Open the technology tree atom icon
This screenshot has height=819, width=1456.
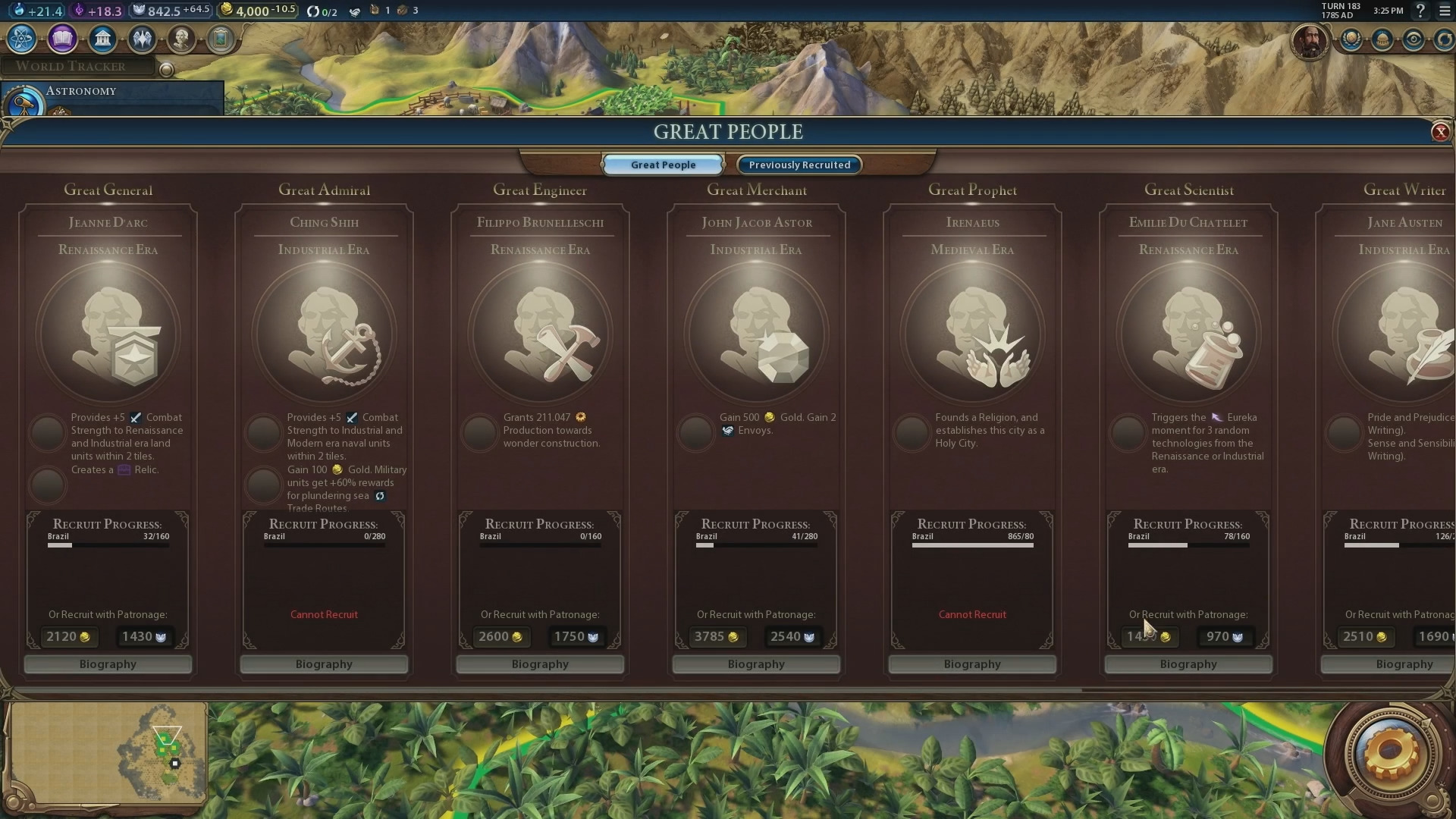coord(21,39)
